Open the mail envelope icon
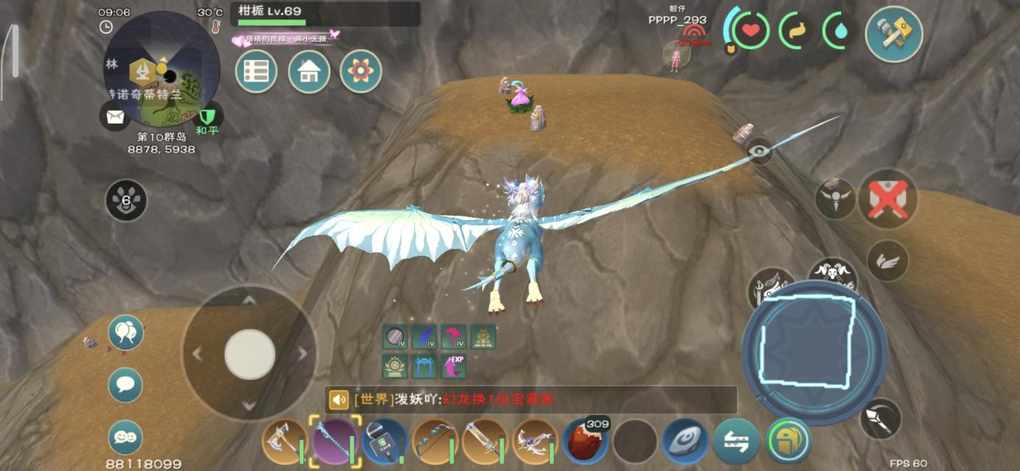The width and height of the screenshot is (1020, 471). (114, 117)
